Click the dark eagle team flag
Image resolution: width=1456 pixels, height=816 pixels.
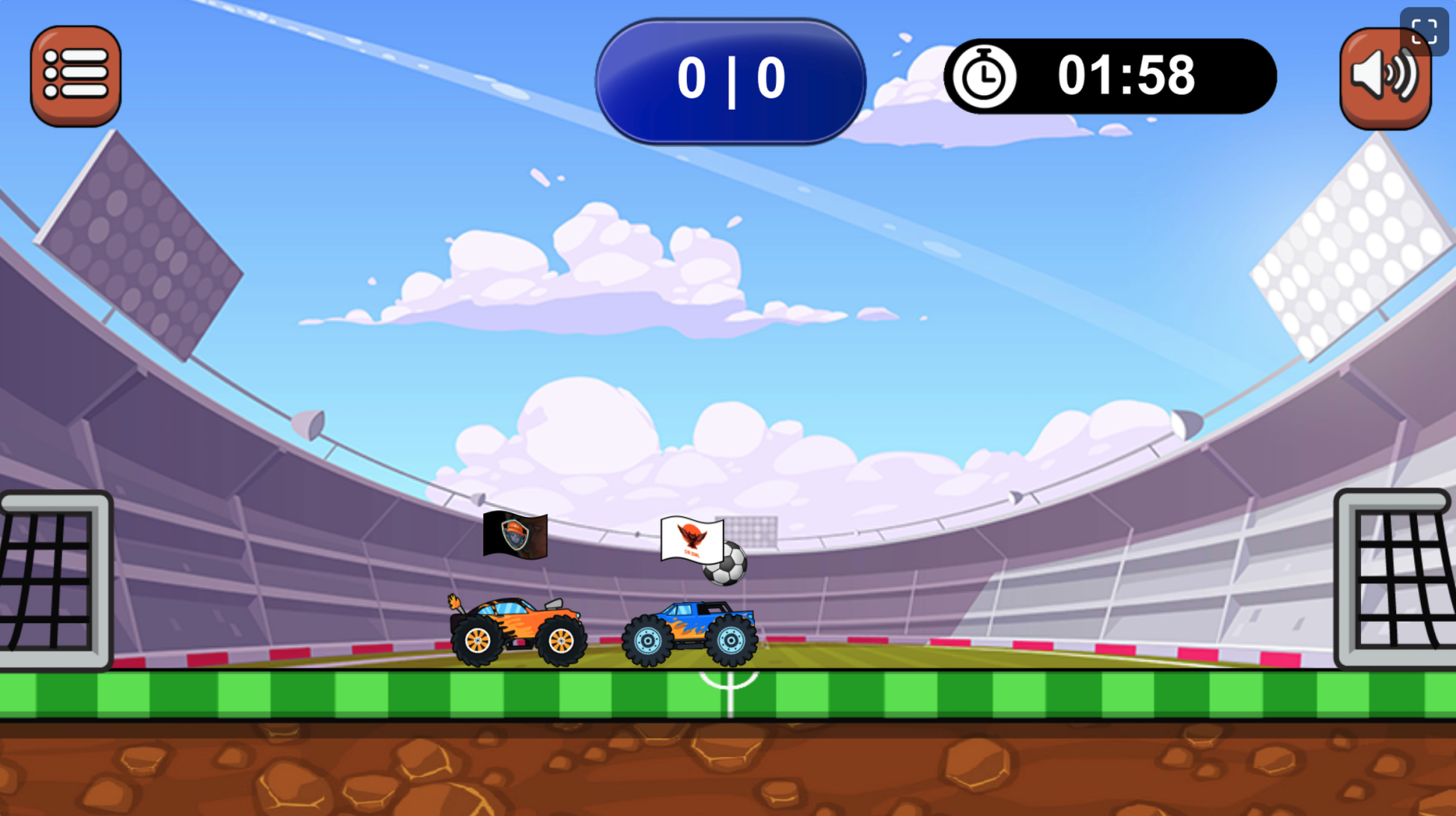coord(516,536)
